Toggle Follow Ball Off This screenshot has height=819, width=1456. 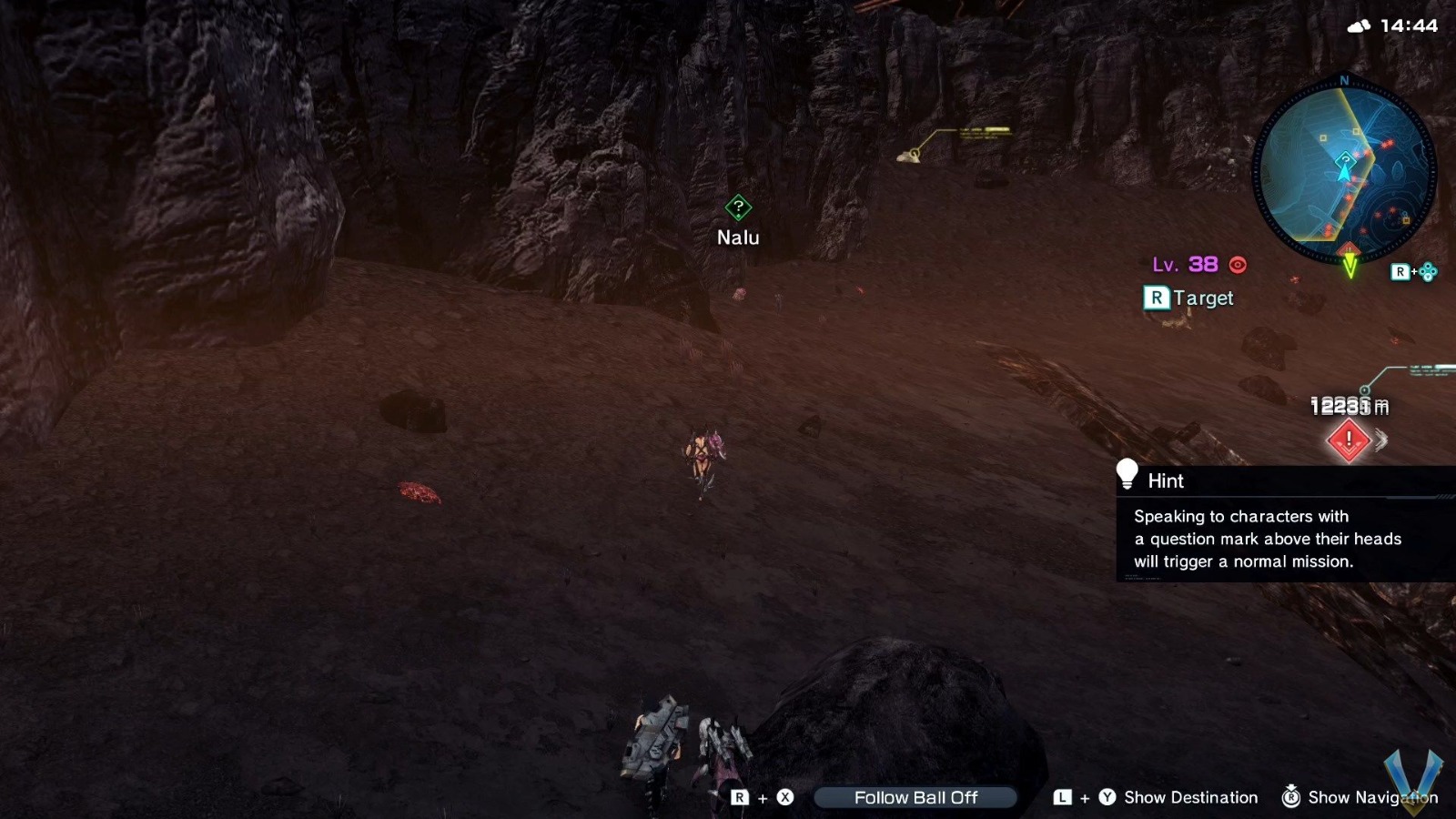click(915, 797)
